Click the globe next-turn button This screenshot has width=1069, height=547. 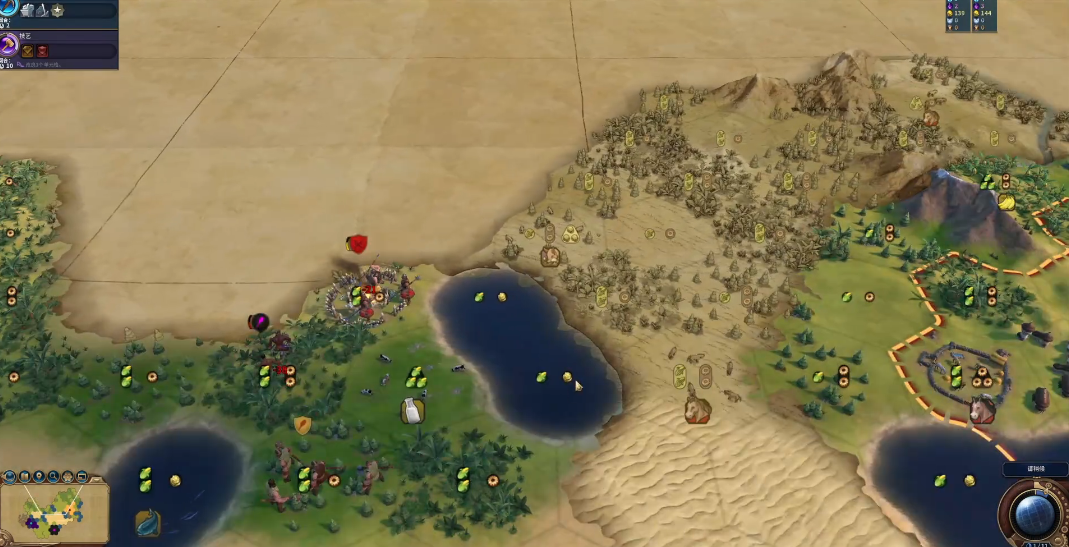point(1035,512)
